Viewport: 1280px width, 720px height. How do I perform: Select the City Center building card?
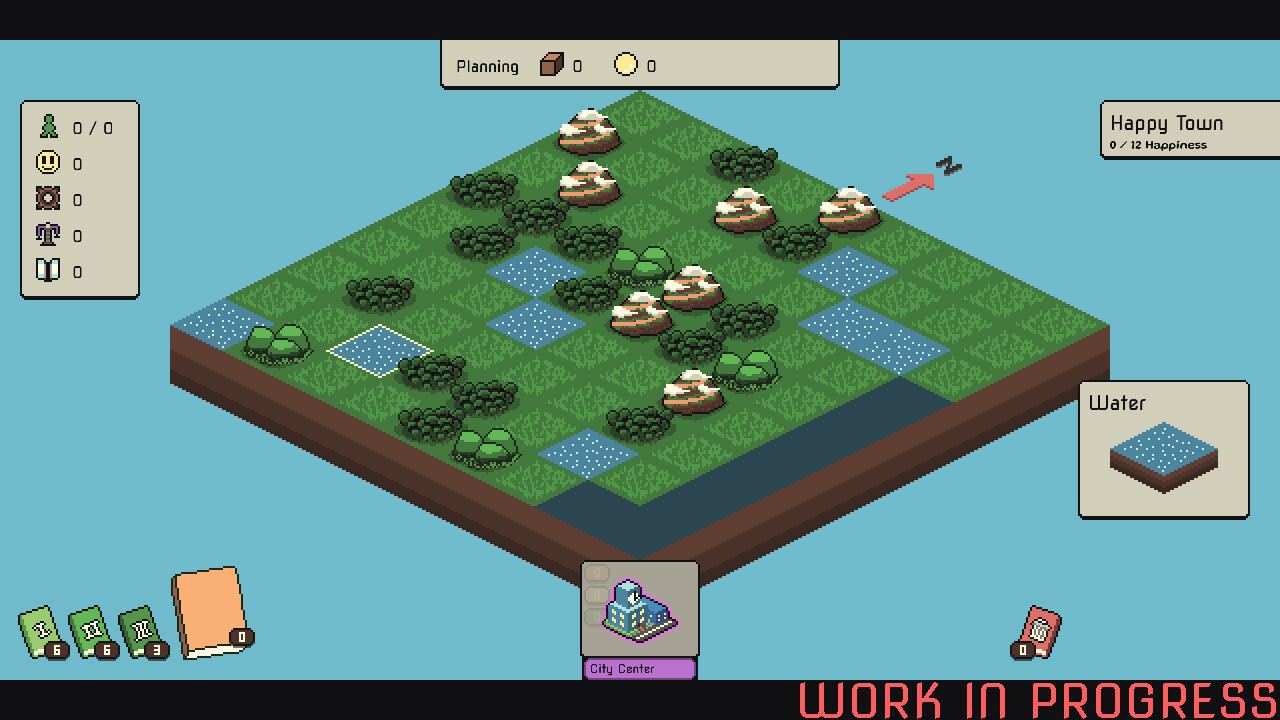click(638, 612)
